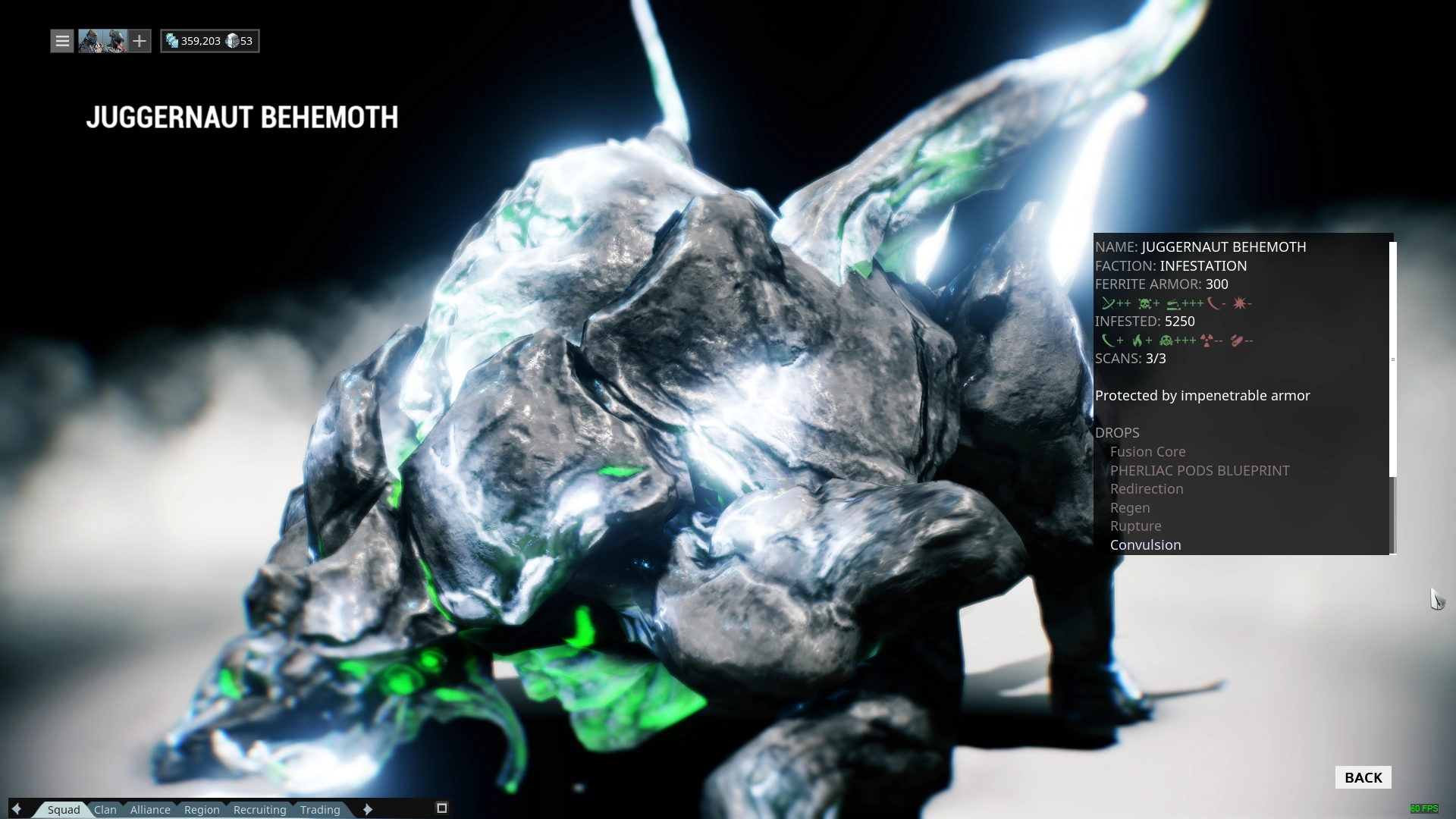Select the PHERLIAC PODS BLUEPRINT drop entry
This screenshot has width=1456, height=819.
[1200, 470]
